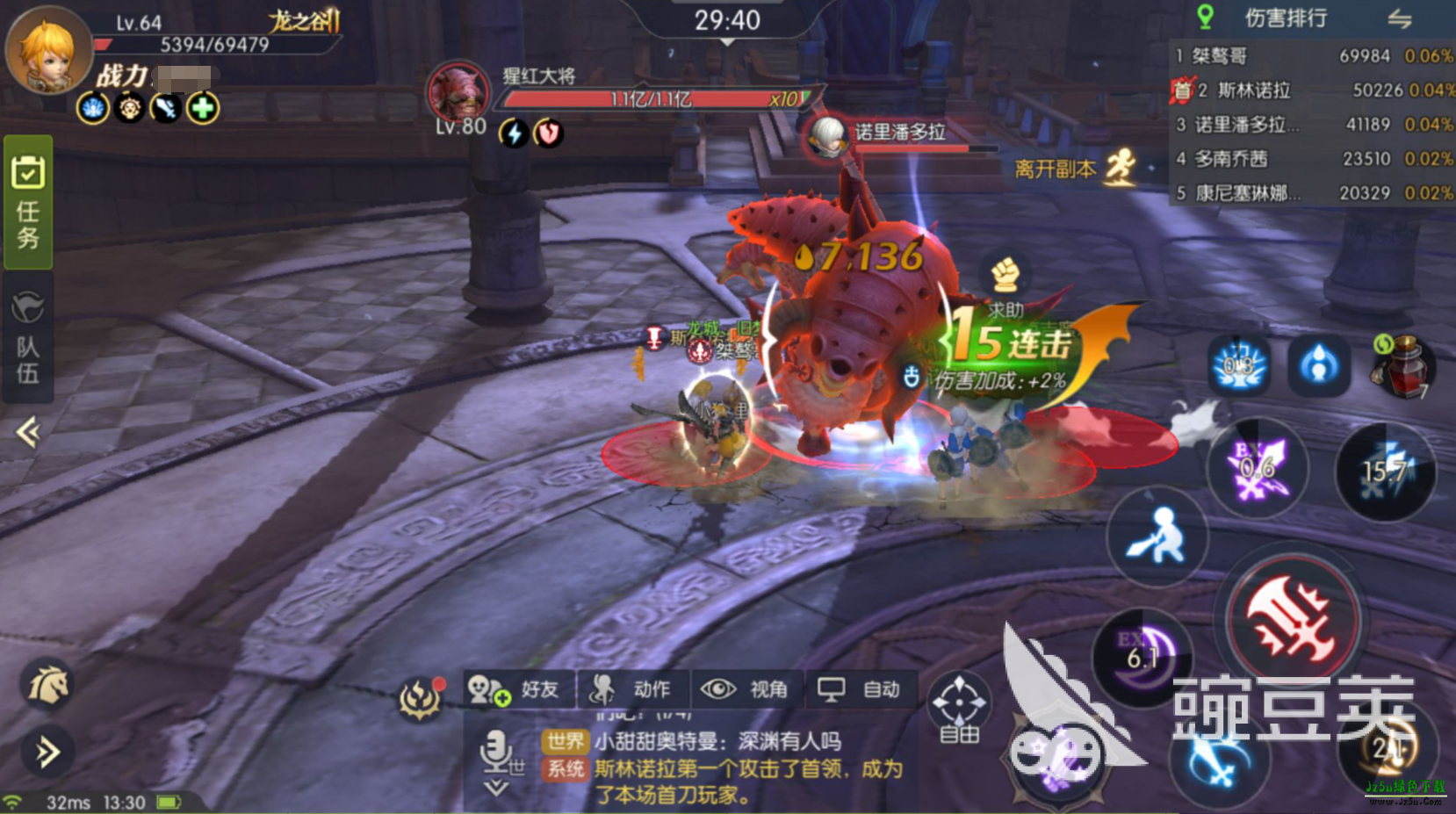
Task: Open the 任务 quest tab
Action: coord(28,202)
